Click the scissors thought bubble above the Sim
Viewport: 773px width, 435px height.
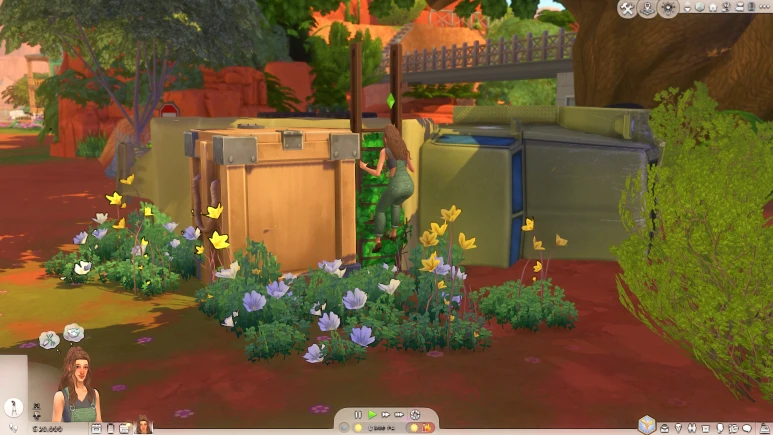[50, 340]
